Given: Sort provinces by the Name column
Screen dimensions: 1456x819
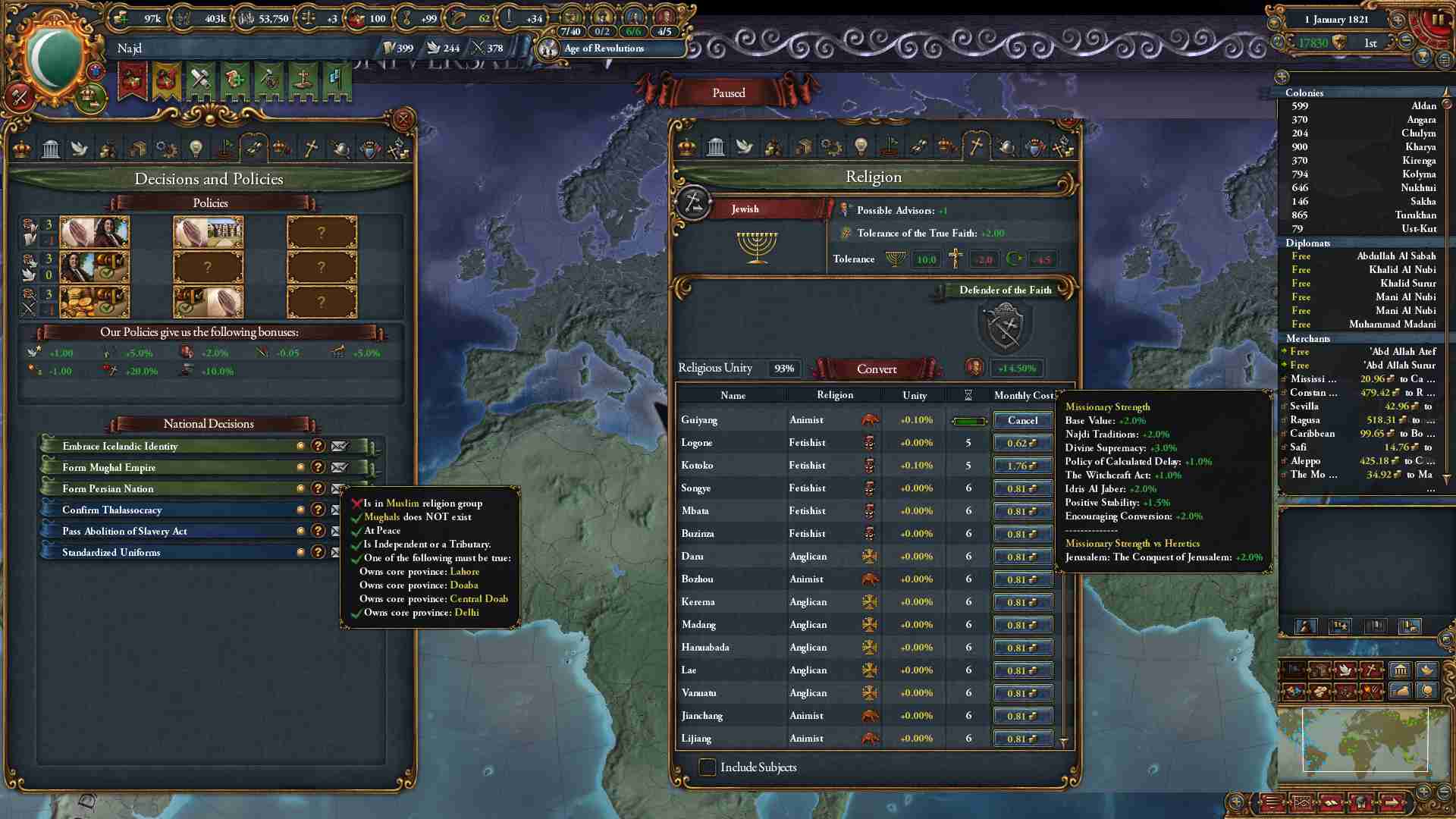Looking at the screenshot, I should 733,395.
